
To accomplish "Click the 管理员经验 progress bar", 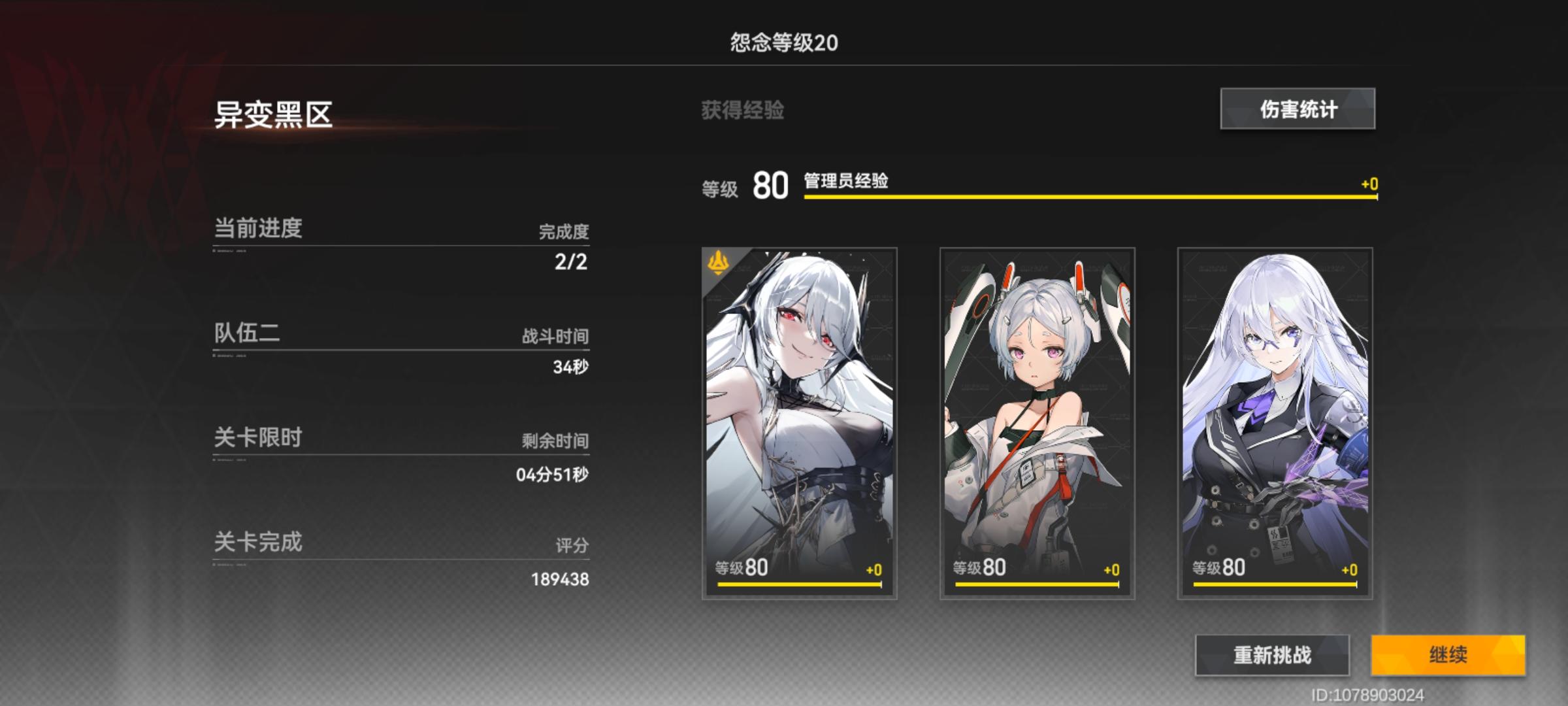I will 1091,201.
